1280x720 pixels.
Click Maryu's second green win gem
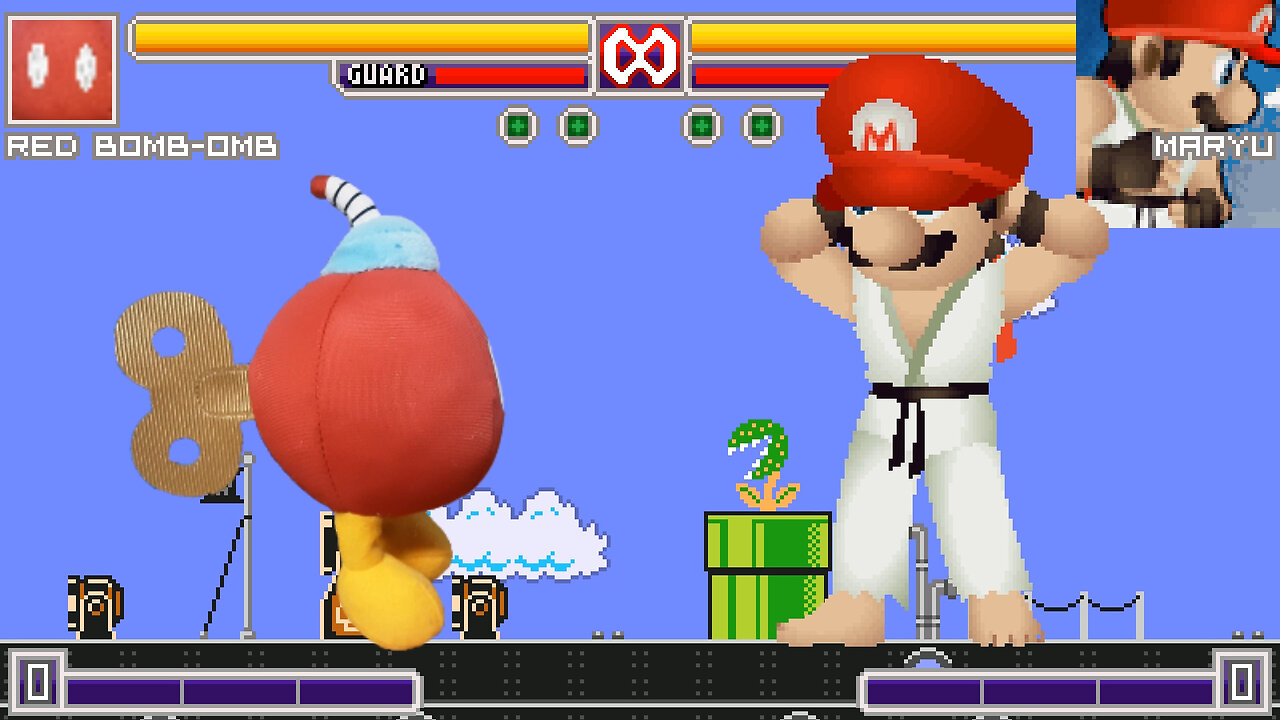763,125
